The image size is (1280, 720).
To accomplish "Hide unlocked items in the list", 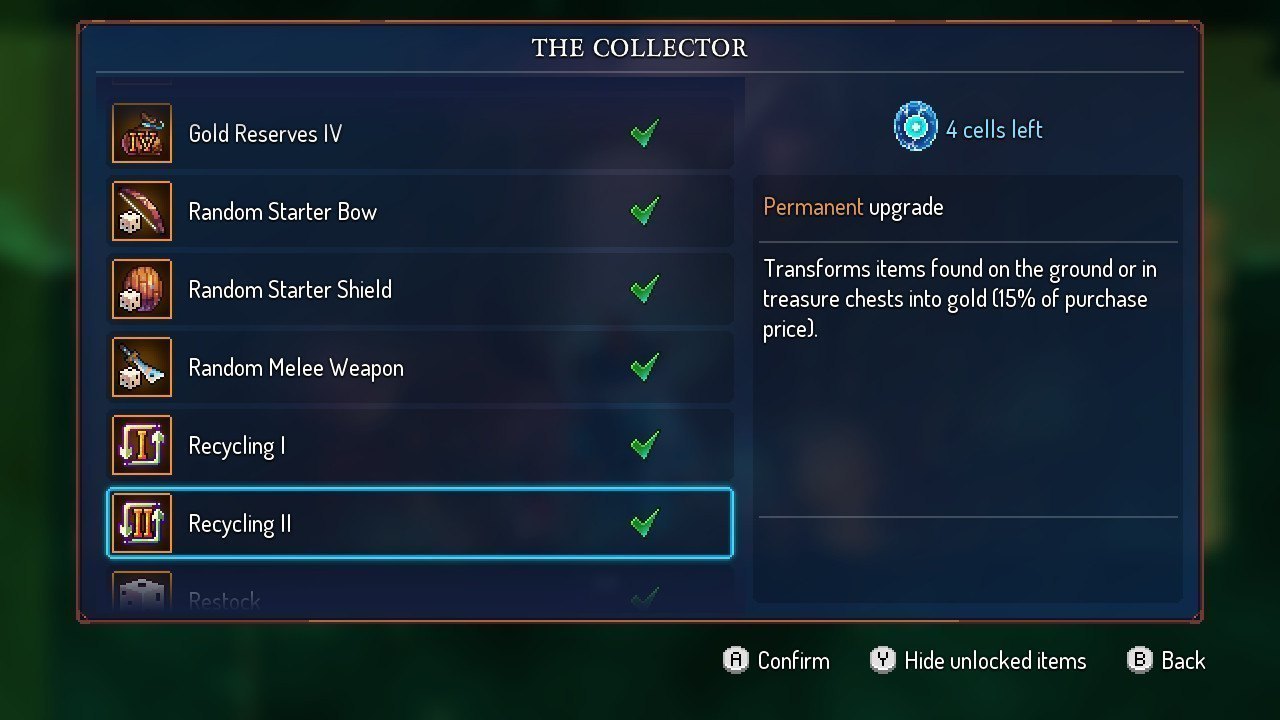I will tap(978, 661).
